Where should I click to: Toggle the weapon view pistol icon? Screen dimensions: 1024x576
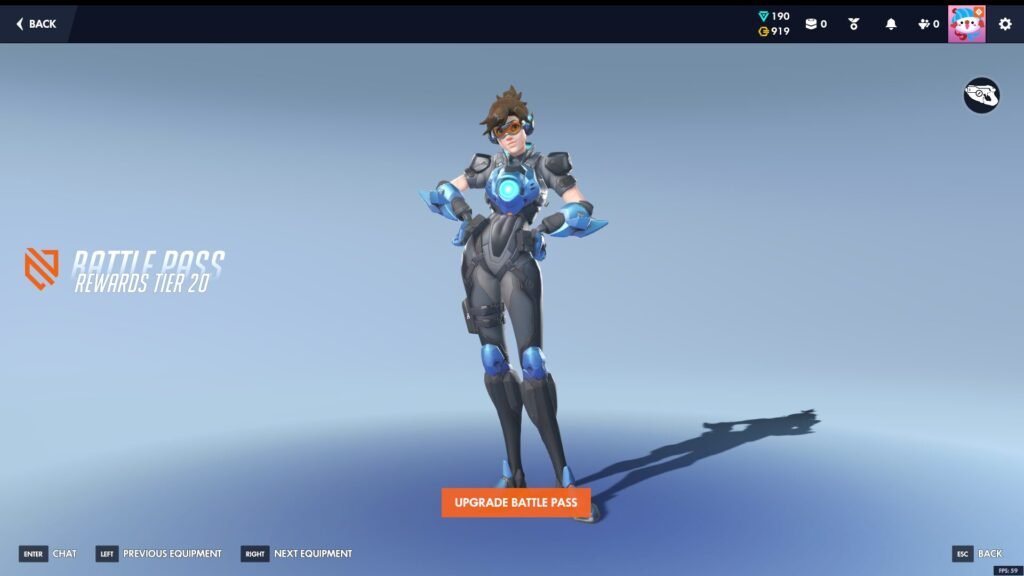[x=981, y=95]
